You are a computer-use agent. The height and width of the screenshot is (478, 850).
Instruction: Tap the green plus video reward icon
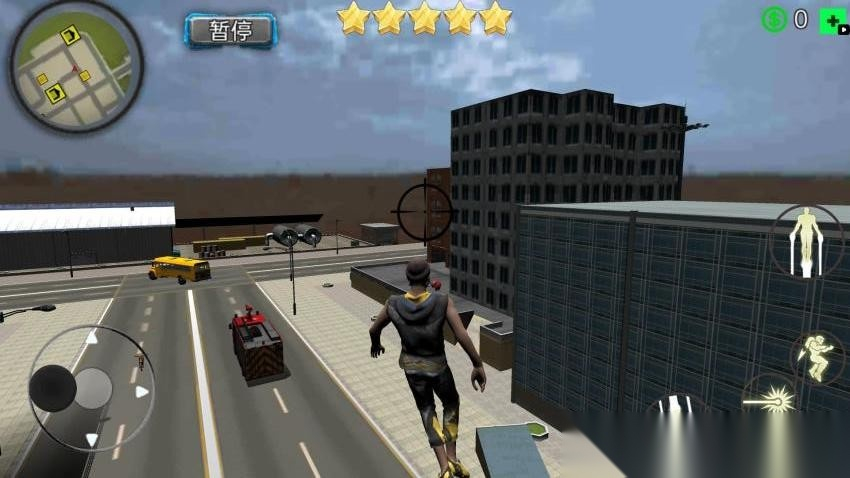(832, 21)
